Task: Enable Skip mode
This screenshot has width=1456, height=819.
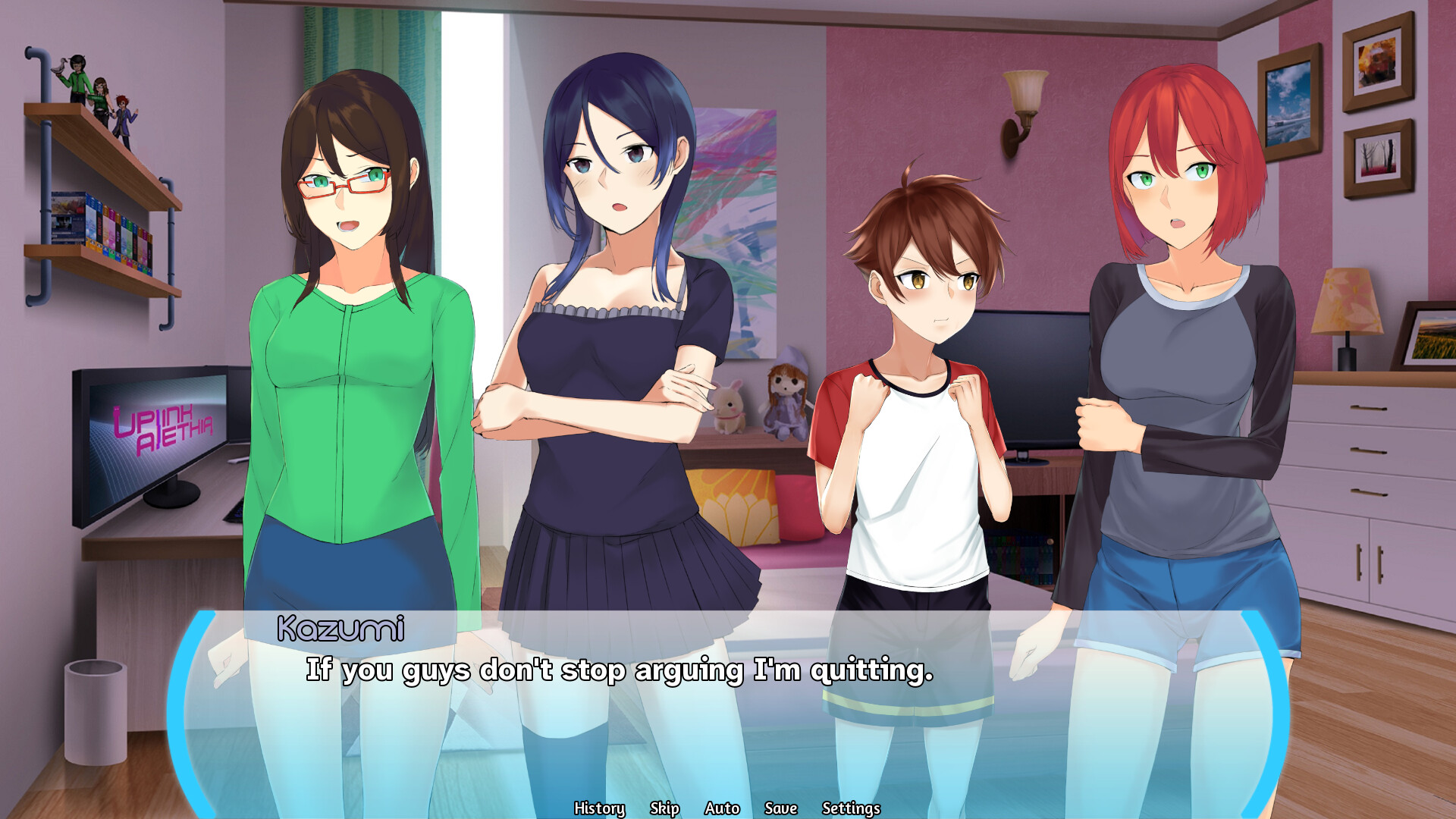Action: pyautogui.click(x=665, y=808)
